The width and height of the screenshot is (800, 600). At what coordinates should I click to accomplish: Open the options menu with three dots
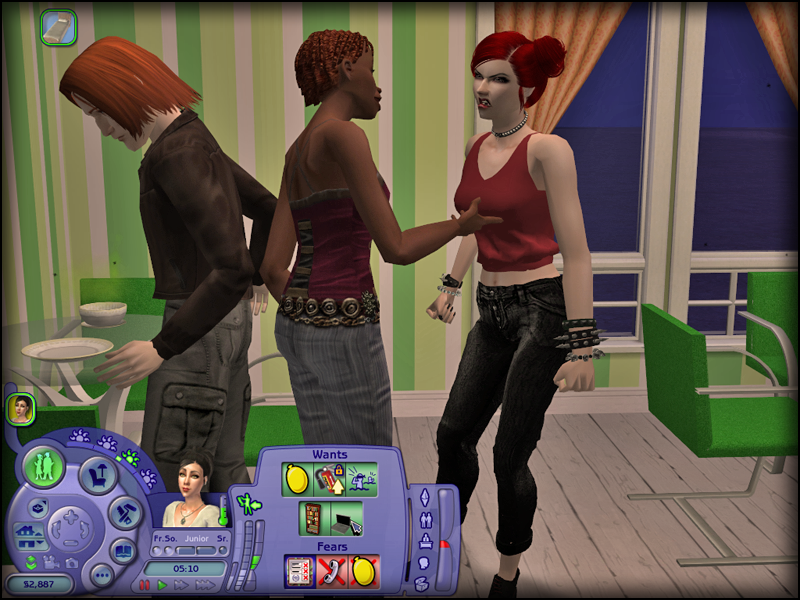click(x=101, y=575)
